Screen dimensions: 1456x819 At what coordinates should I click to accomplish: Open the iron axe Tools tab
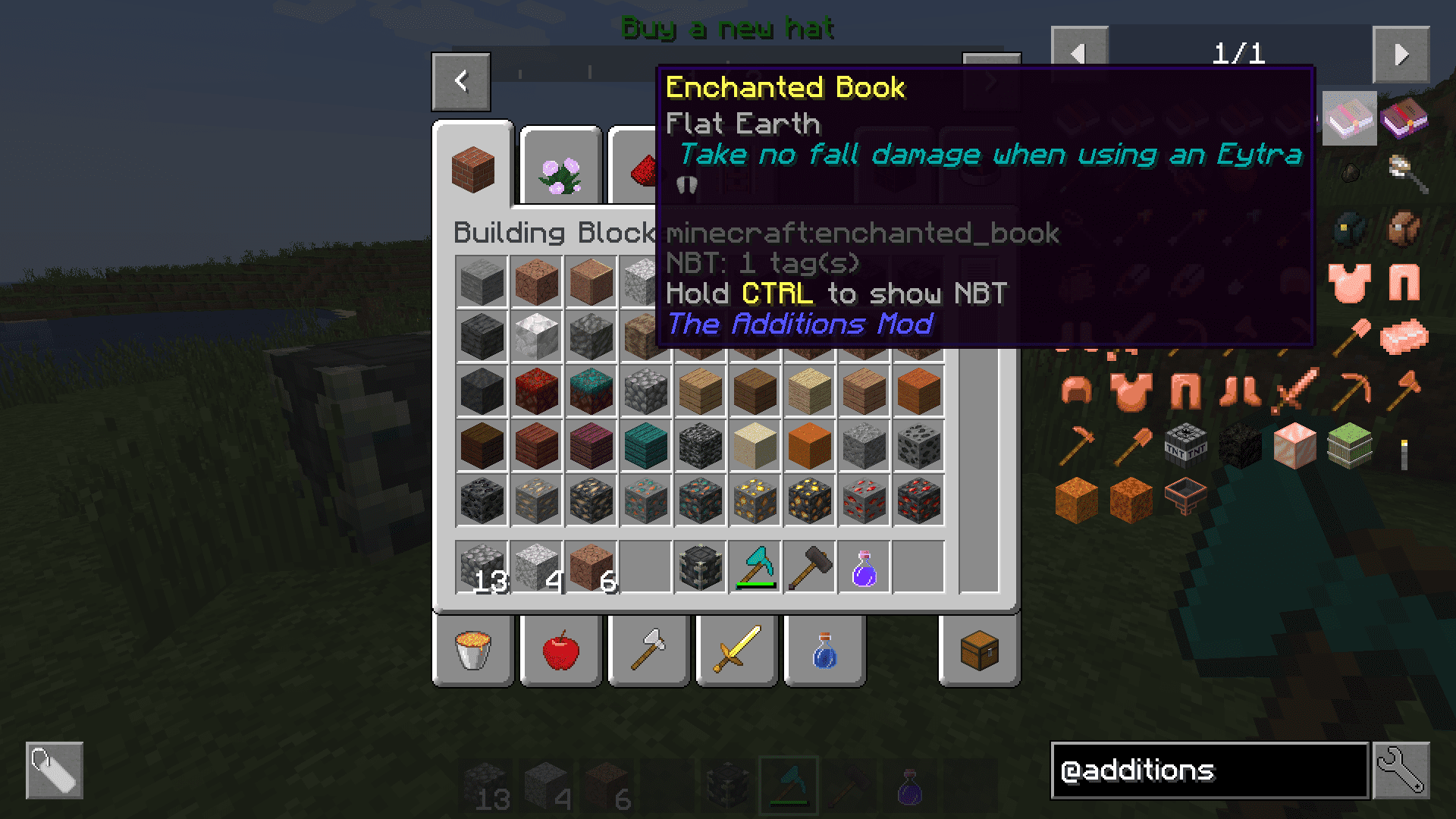[x=649, y=651]
